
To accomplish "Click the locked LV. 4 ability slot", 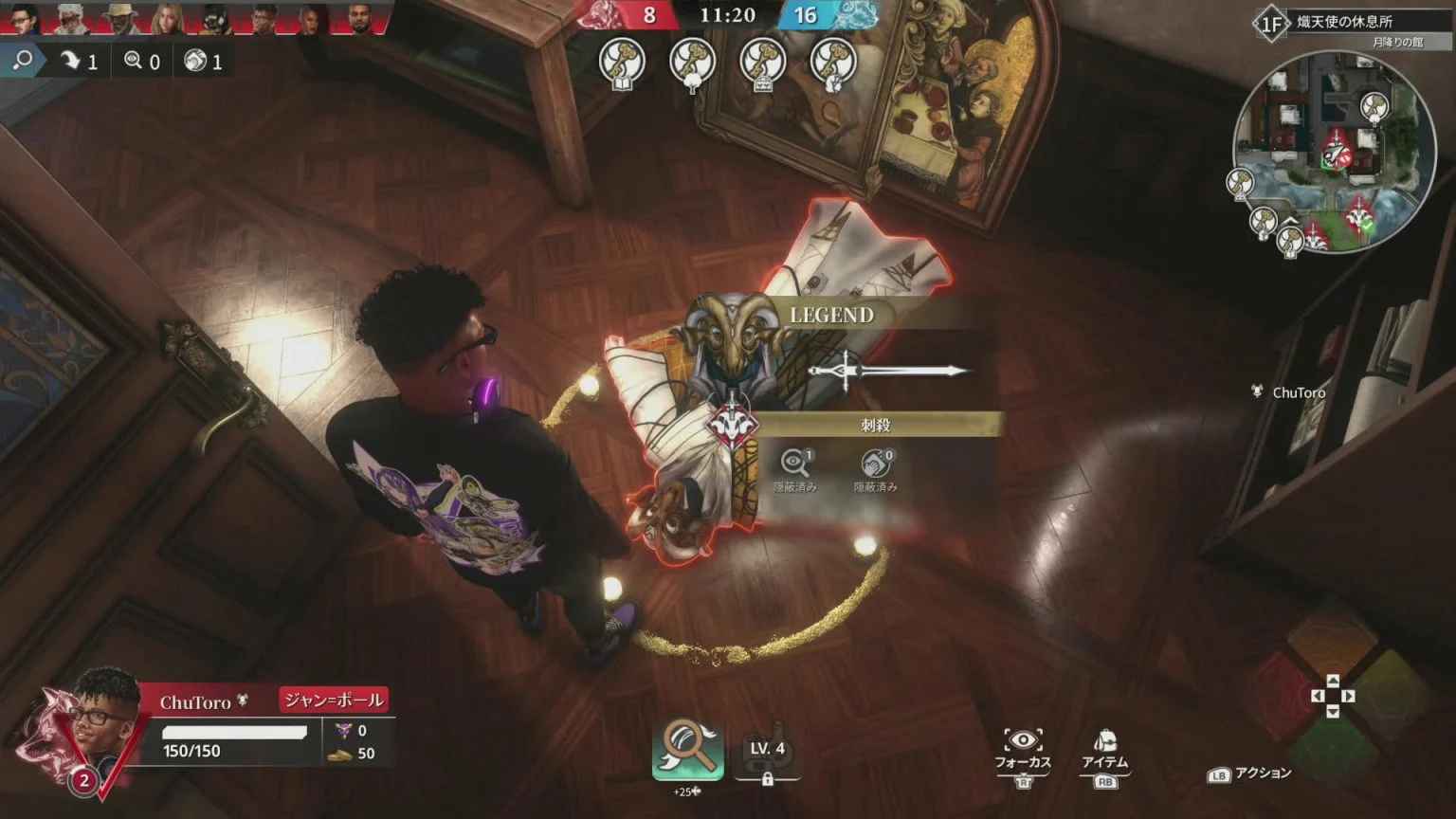I will click(x=767, y=753).
